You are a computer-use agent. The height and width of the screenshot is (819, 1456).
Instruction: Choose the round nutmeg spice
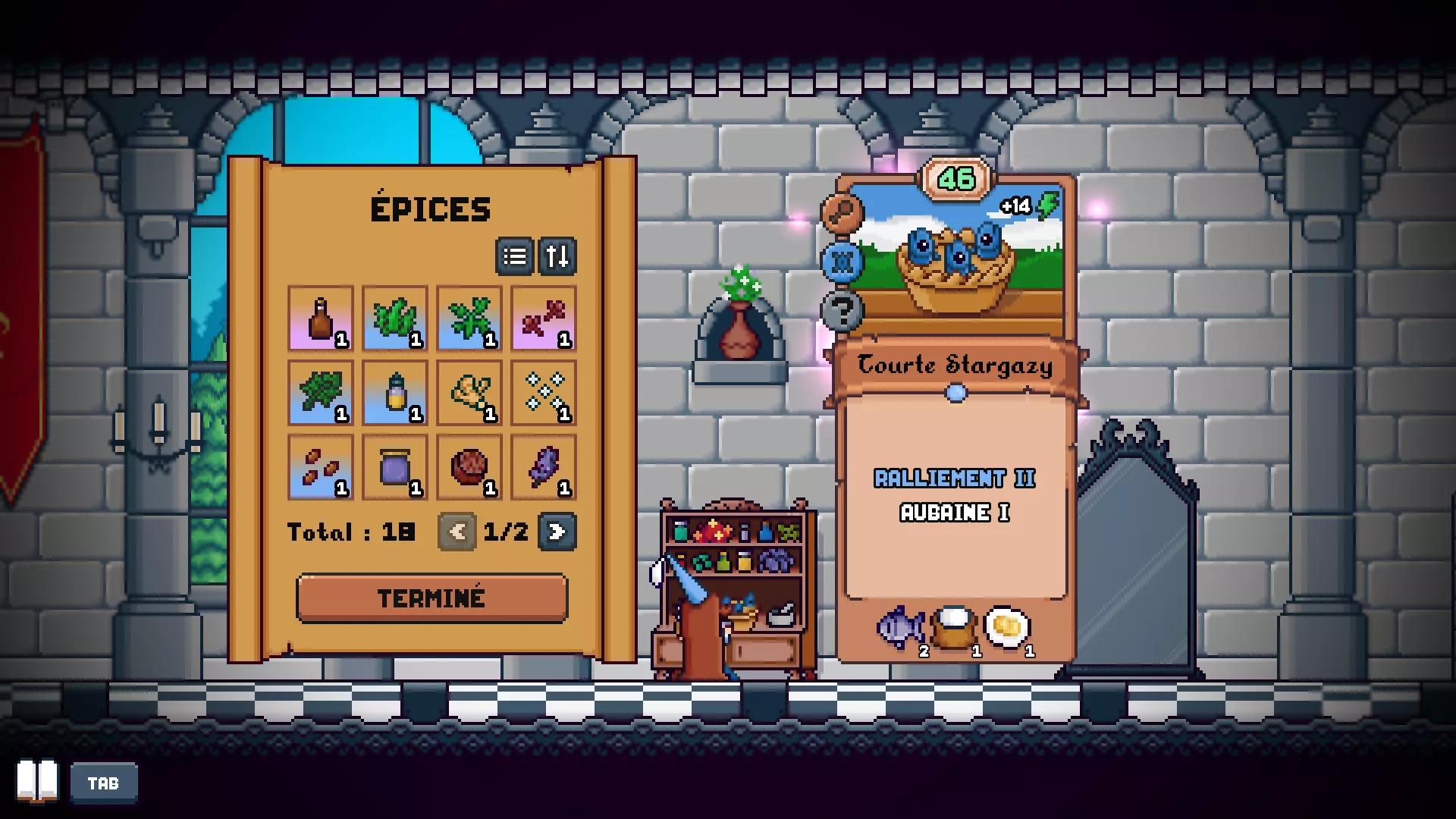pyautogui.click(x=469, y=467)
